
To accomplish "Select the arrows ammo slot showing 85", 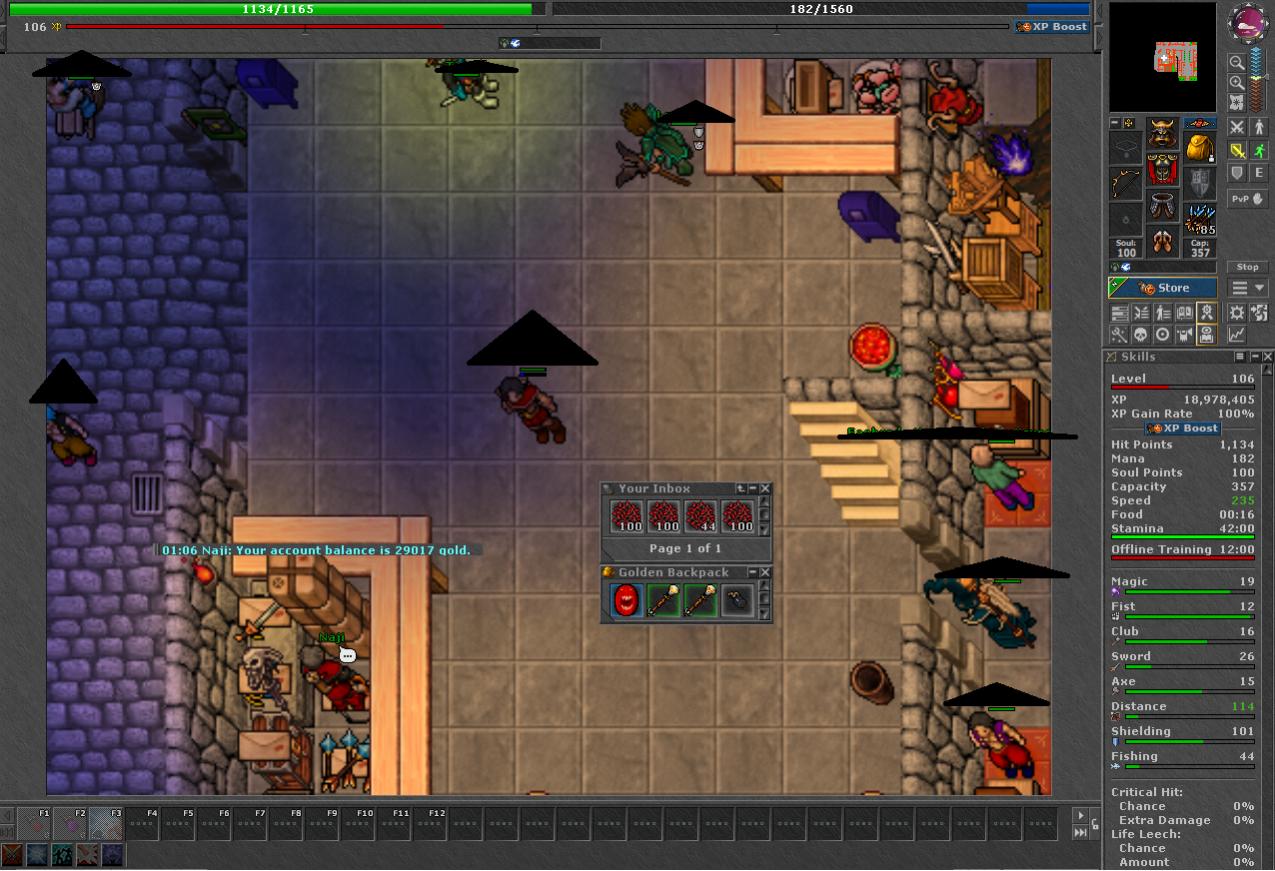I will pos(1199,218).
